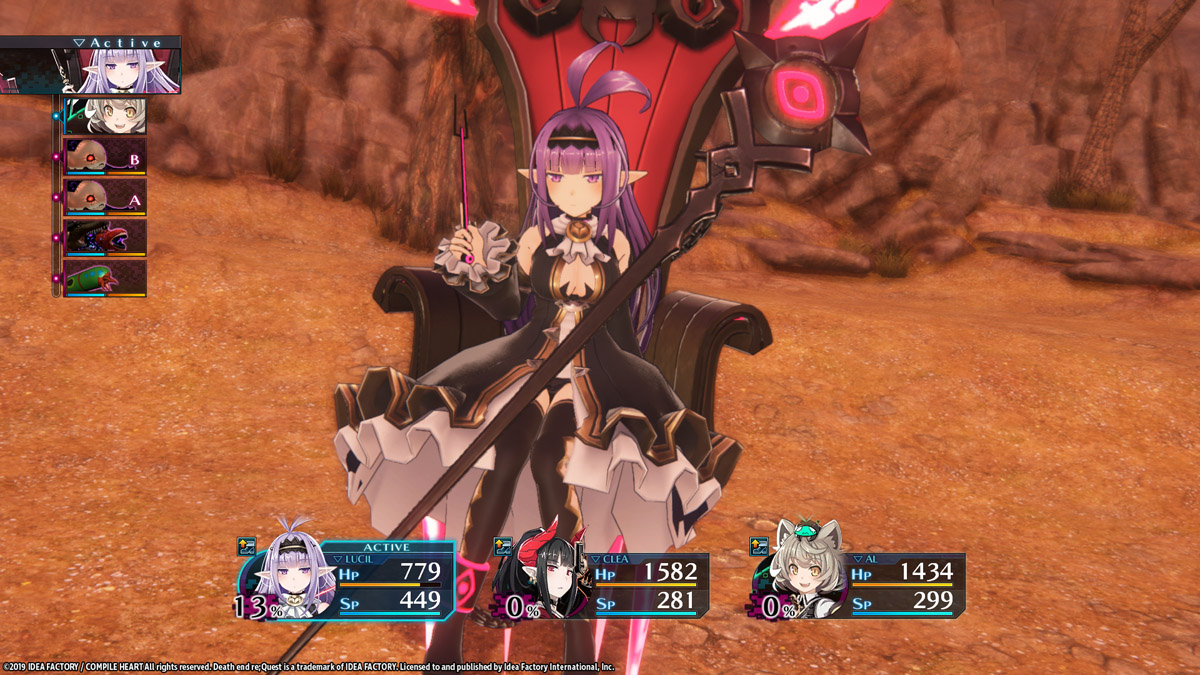Click the status icon above Al's portrait
The height and width of the screenshot is (675, 1200).
point(760,546)
